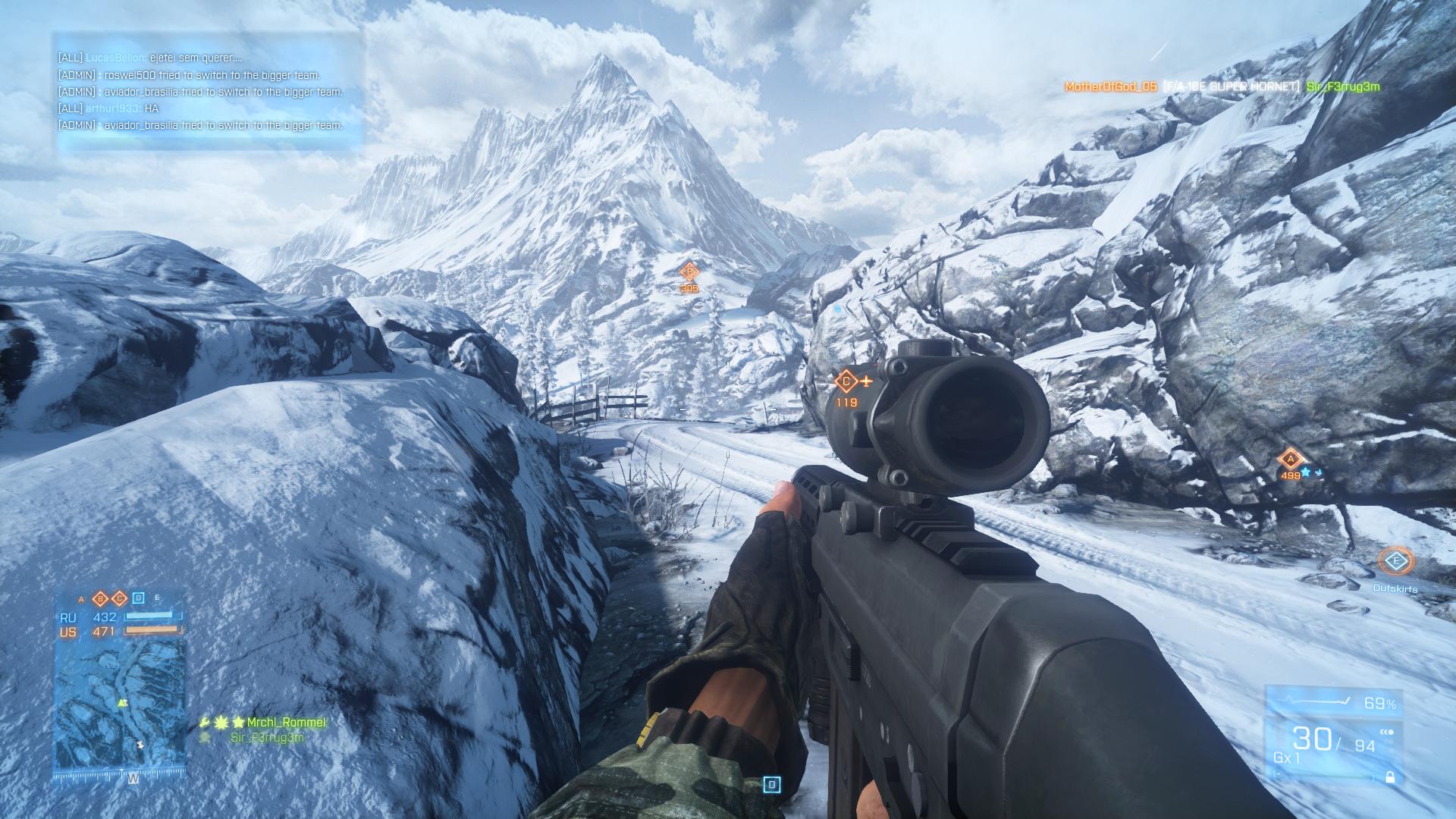Select squad member Sir_F3rrug3m in squad list
This screenshot has width=1456, height=819.
coord(267,738)
